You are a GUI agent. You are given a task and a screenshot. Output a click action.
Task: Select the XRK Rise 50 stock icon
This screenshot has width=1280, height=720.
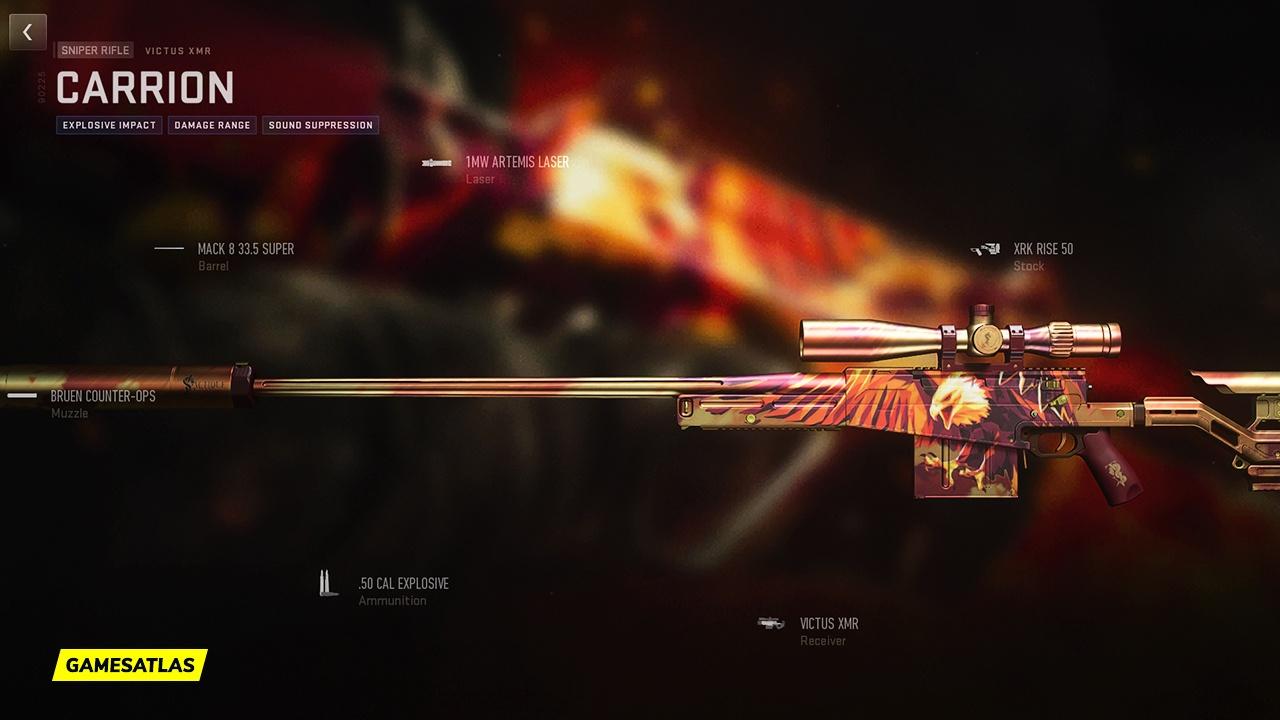coord(986,248)
